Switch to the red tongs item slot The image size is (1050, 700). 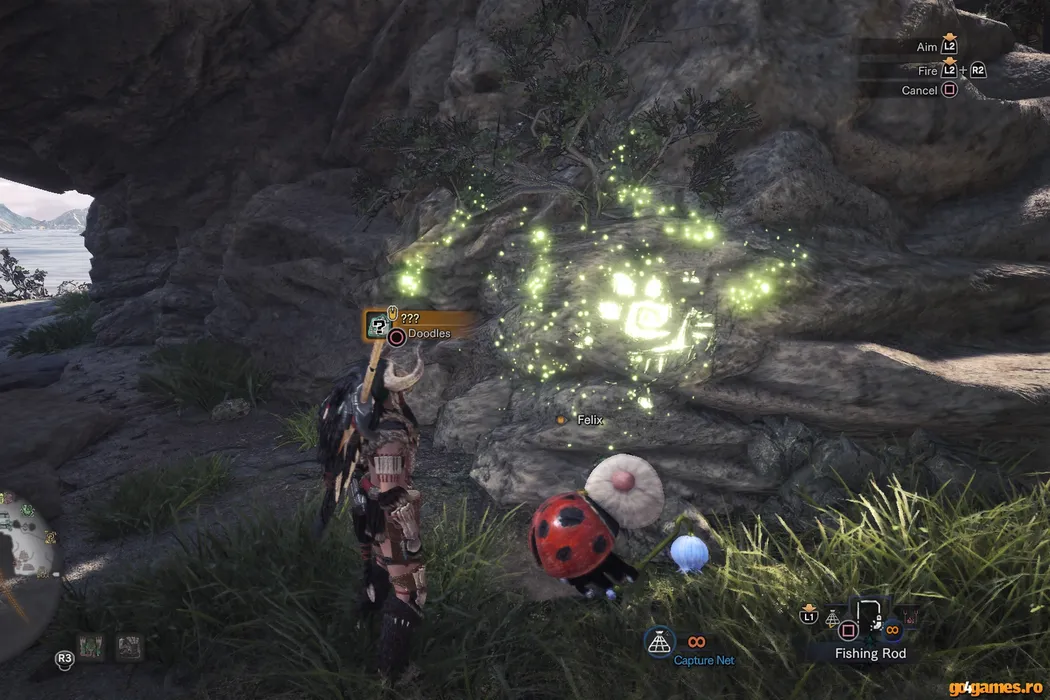(908, 617)
